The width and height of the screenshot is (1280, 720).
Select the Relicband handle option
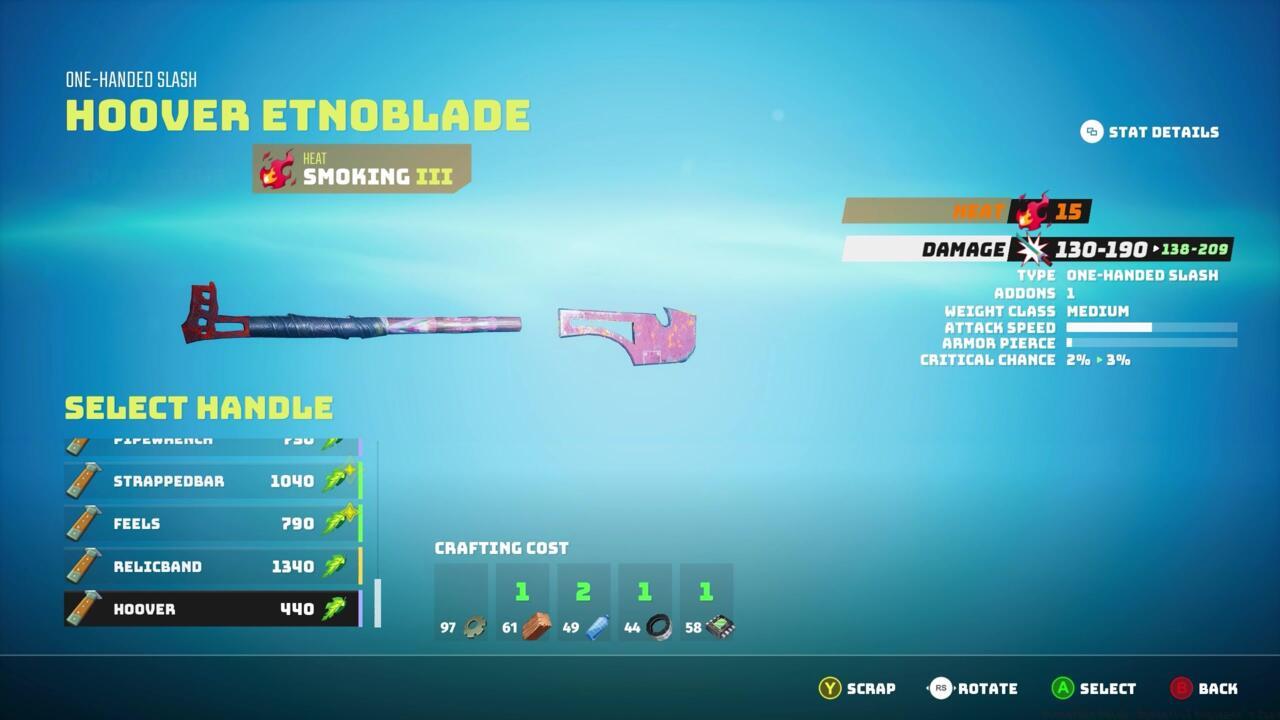[200, 566]
